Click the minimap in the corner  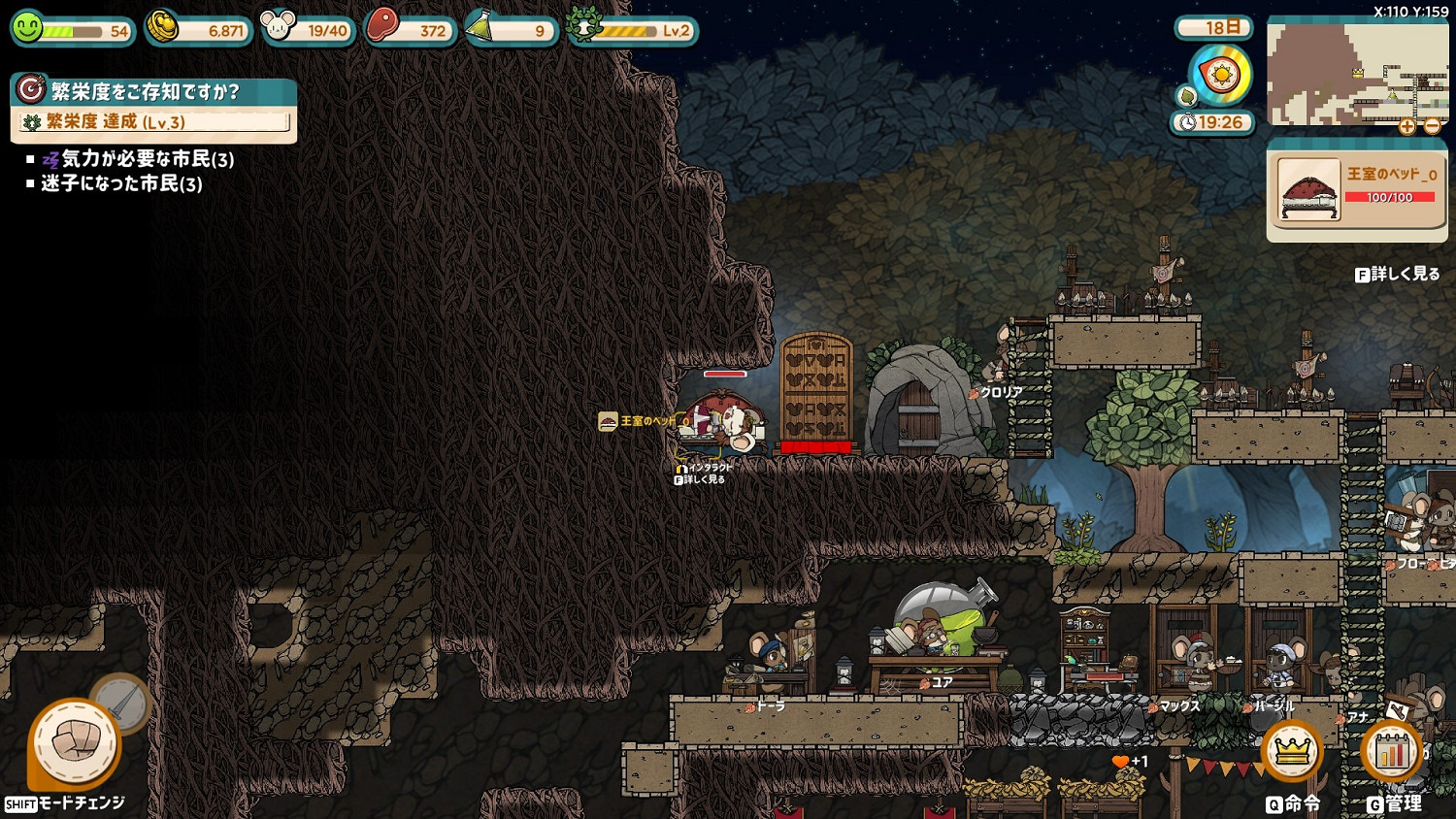pyautogui.click(x=1355, y=74)
